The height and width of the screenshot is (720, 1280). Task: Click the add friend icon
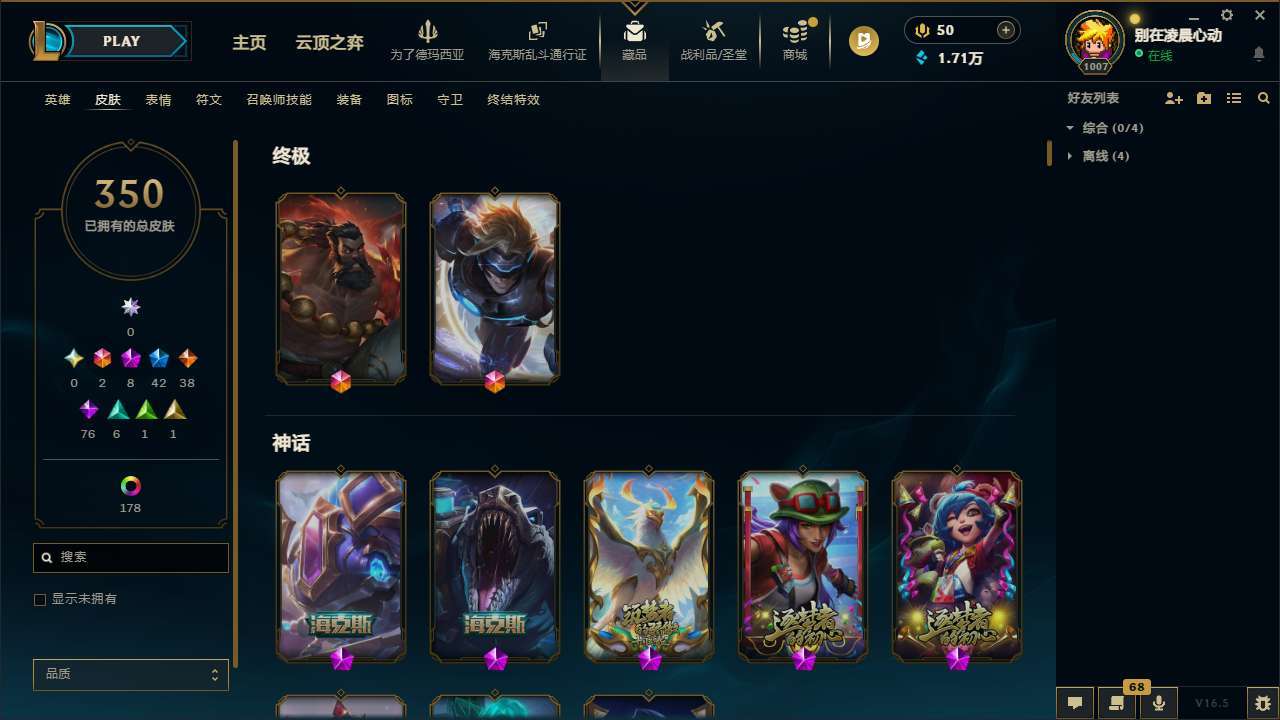pos(1173,98)
